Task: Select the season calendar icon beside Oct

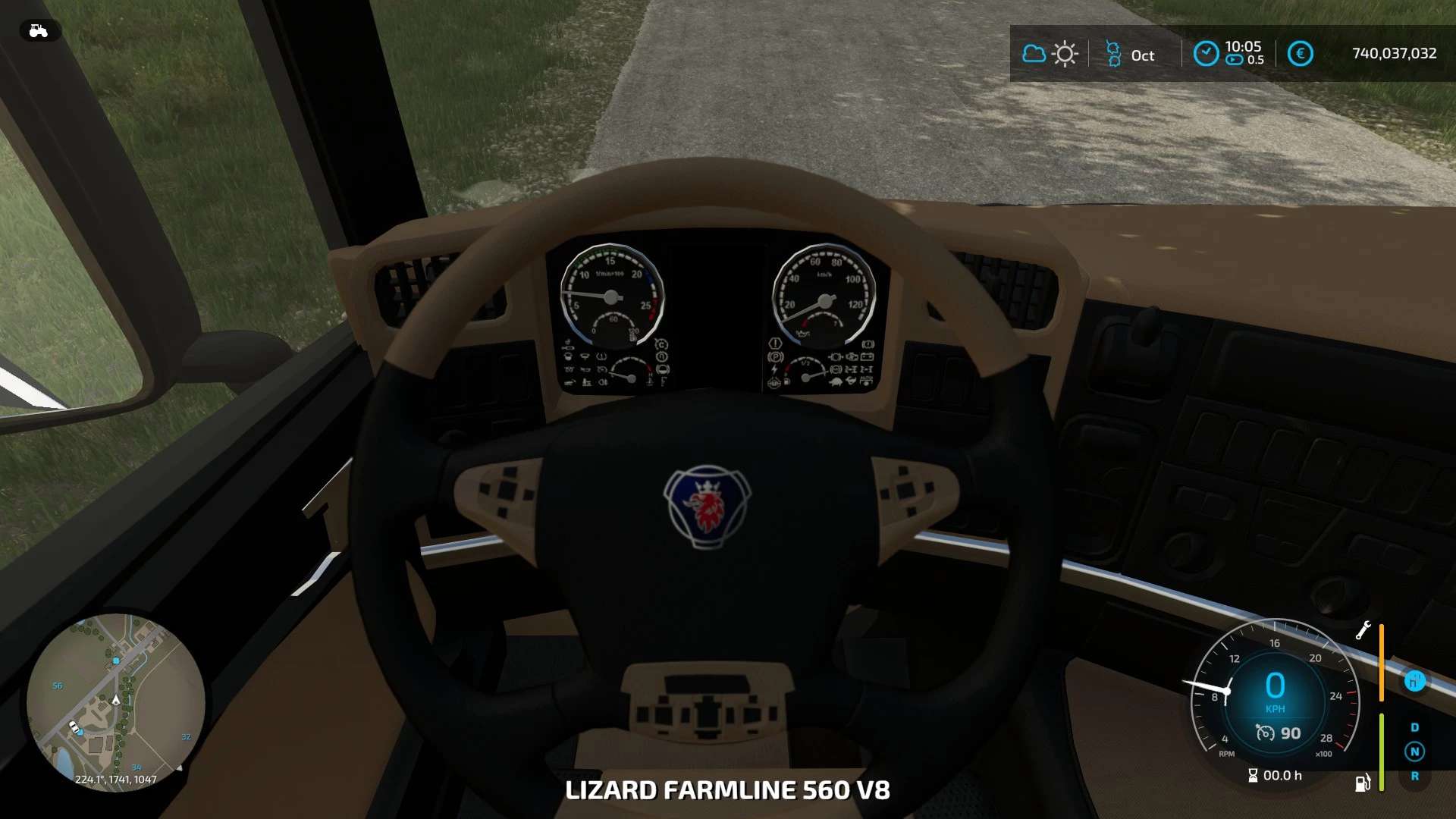Action: (1113, 54)
